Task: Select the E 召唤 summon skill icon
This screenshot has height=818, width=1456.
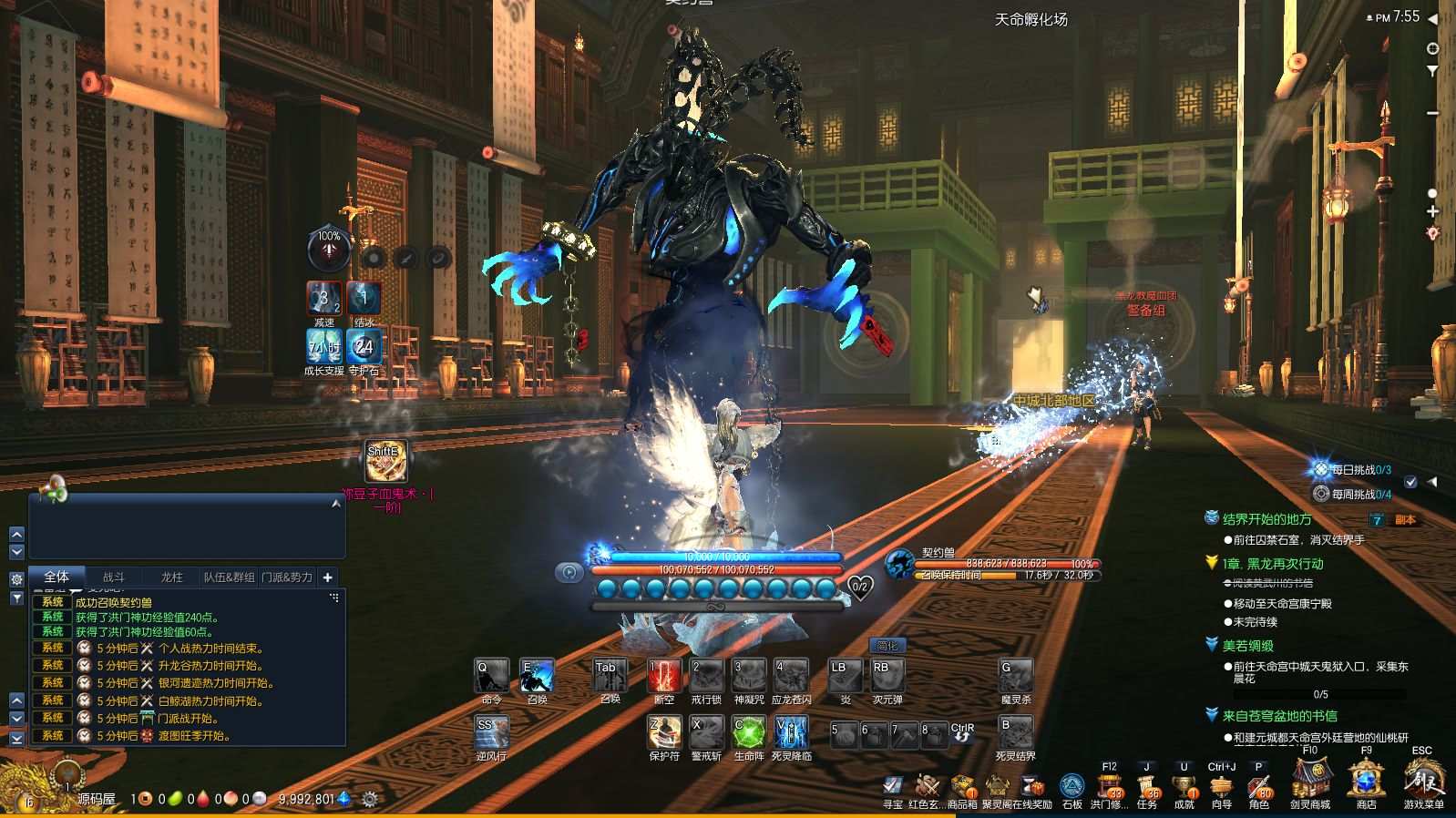Action: point(538,674)
